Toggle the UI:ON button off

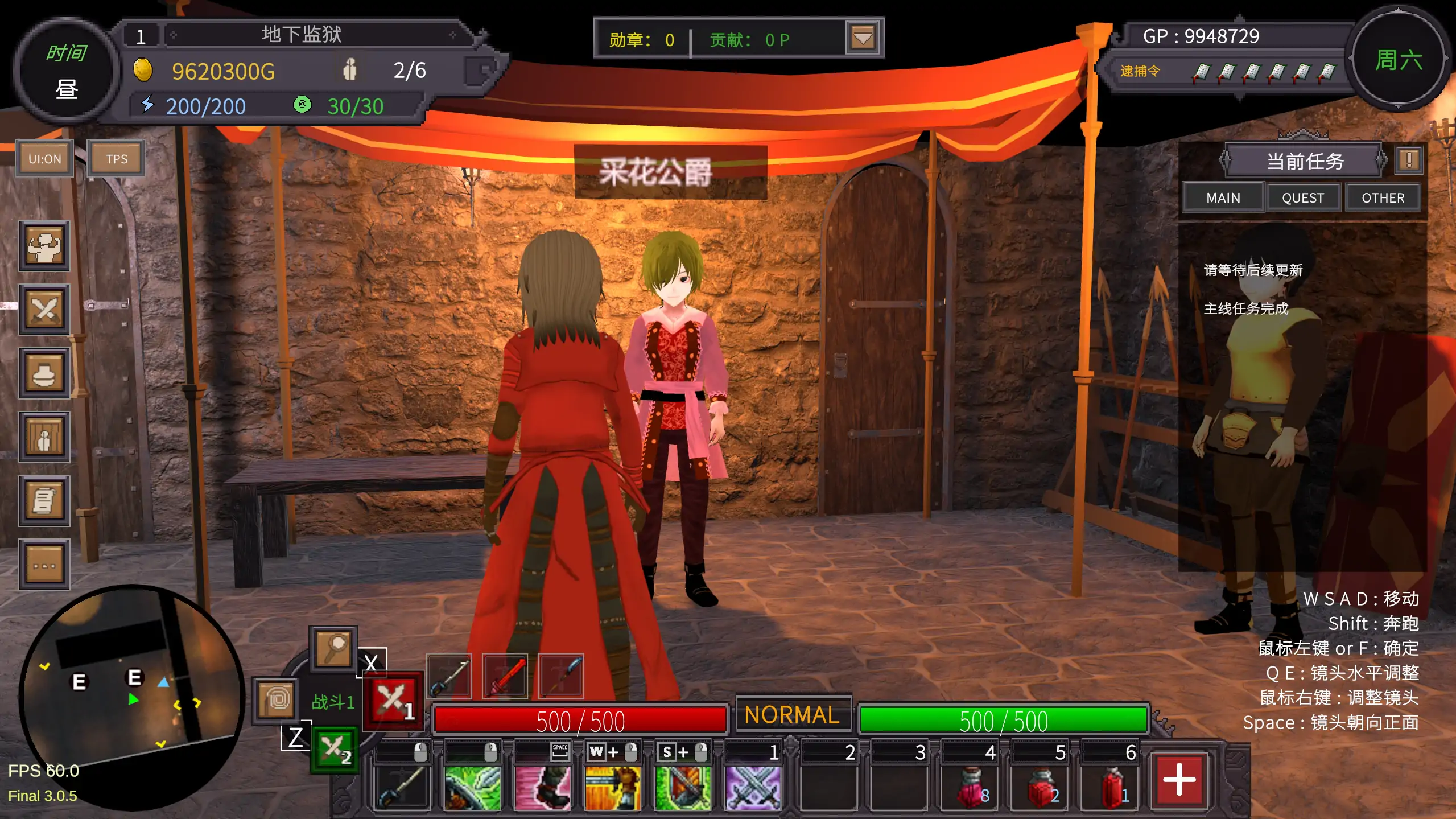tap(44, 159)
